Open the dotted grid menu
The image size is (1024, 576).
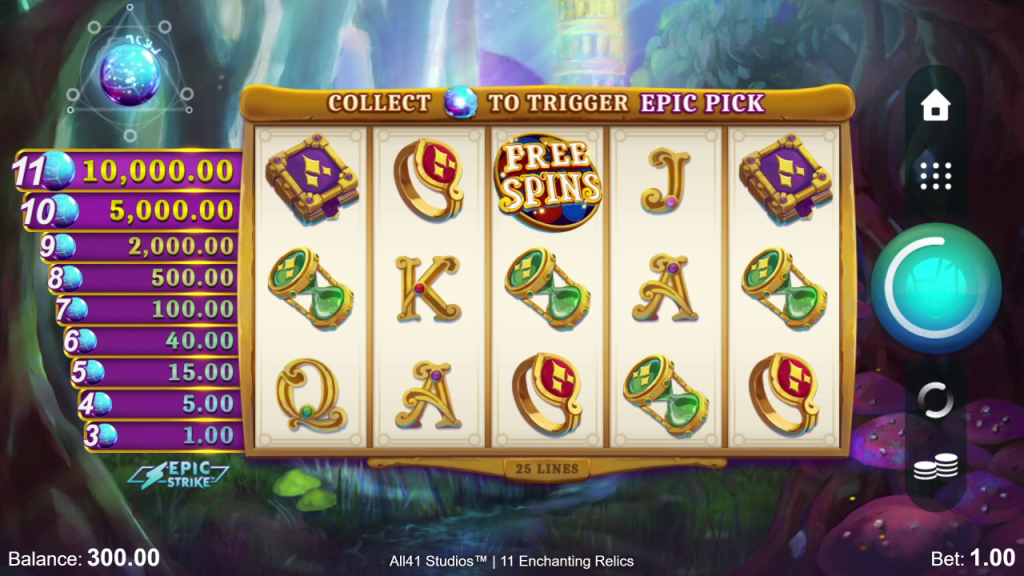click(935, 176)
